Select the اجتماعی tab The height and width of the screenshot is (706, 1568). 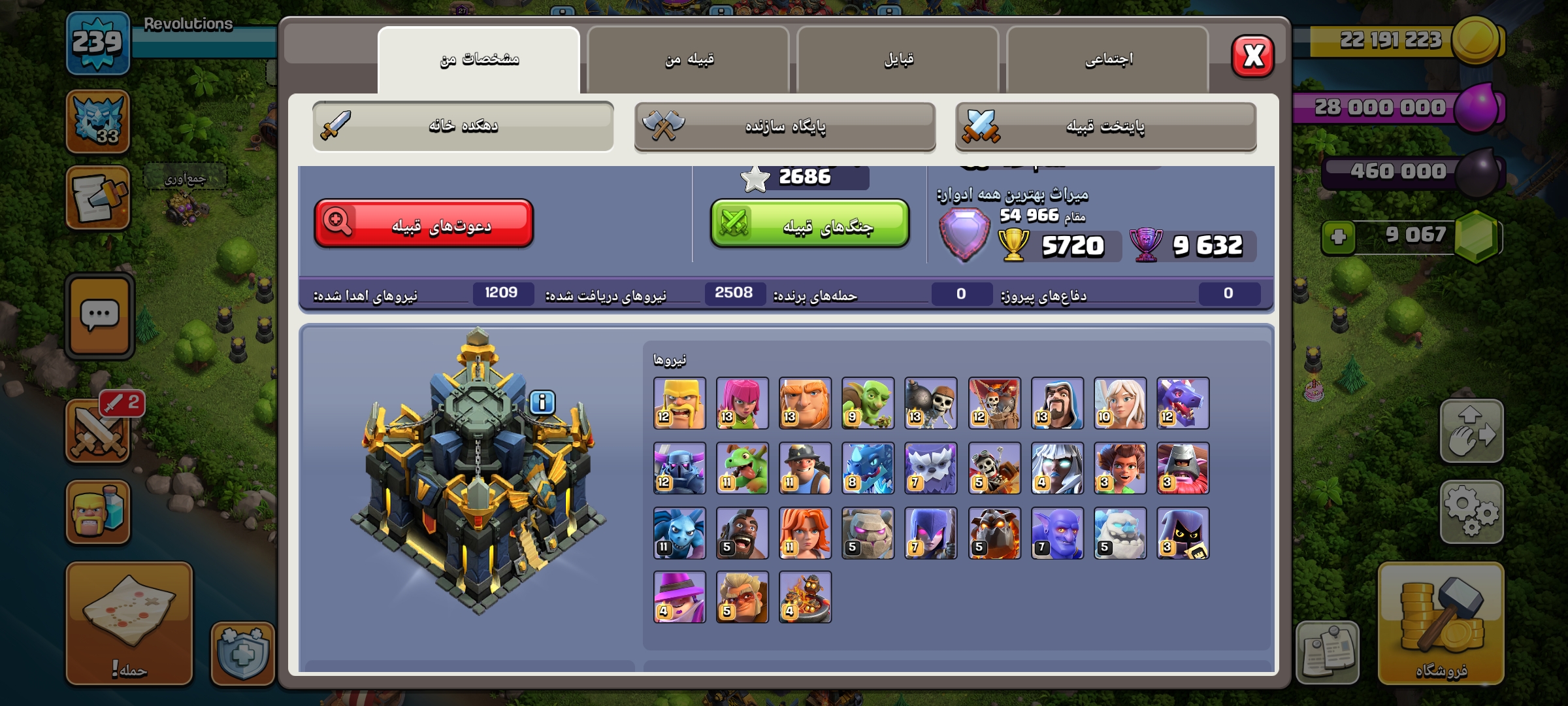[1108, 60]
